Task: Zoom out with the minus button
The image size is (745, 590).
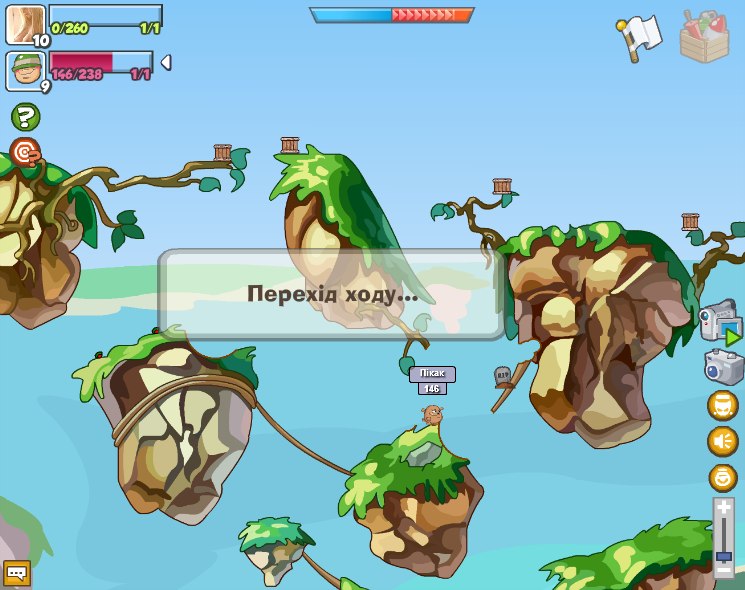Action: coord(724,570)
